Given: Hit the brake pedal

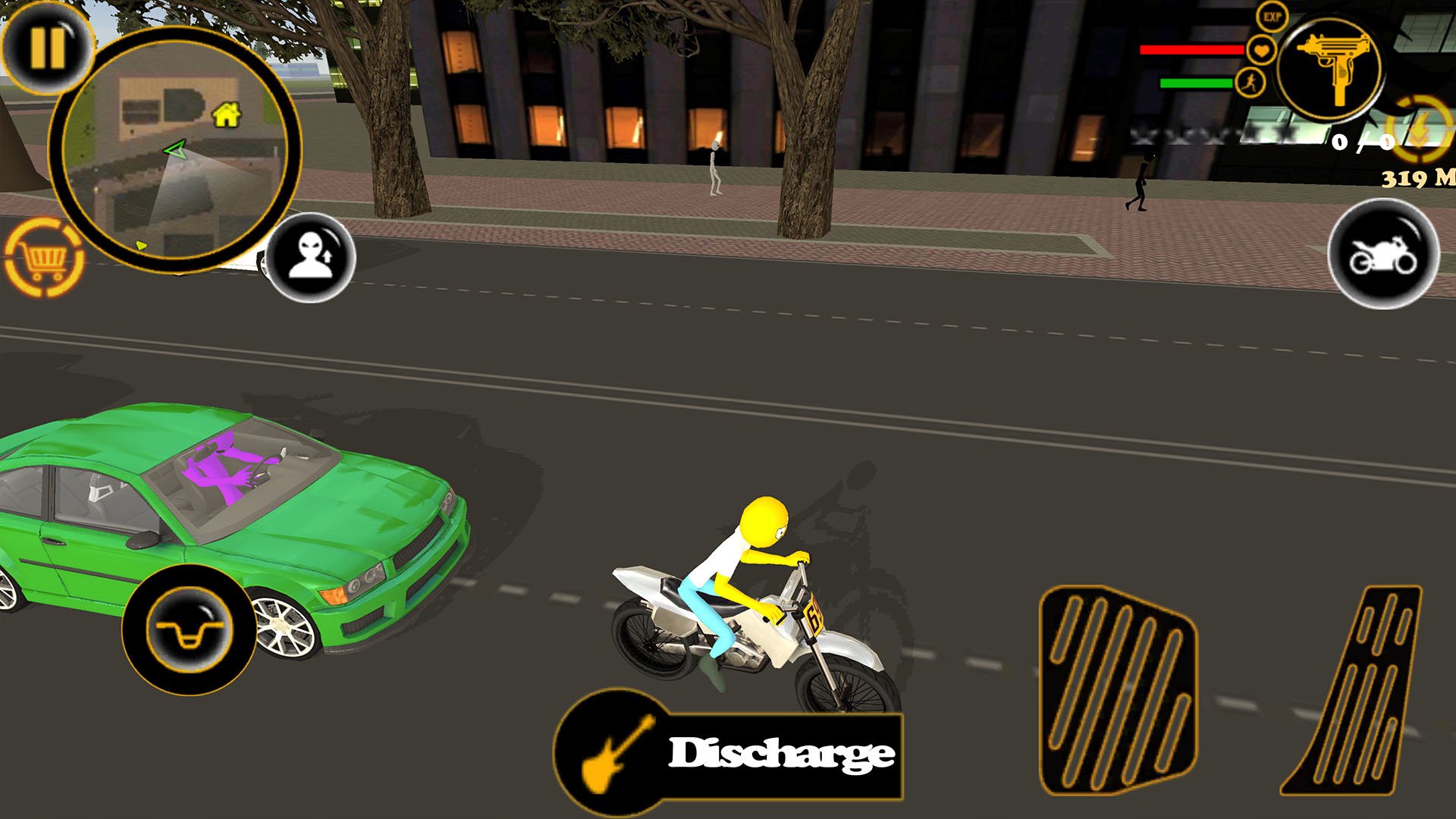Looking at the screenshot, I should pyautogui.click(x=1118, y=690).
